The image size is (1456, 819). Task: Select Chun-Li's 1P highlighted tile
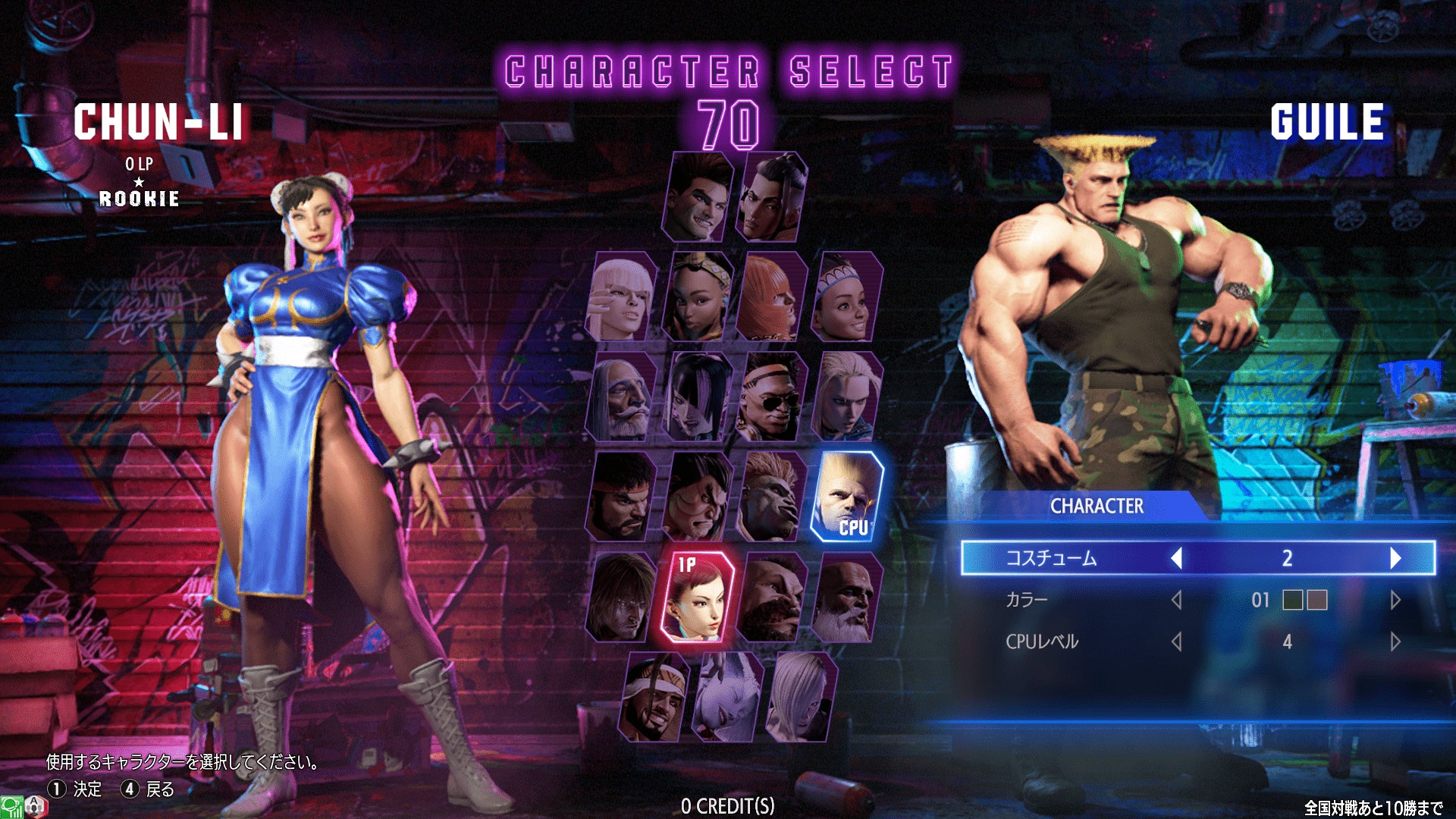tap(697, 597)
